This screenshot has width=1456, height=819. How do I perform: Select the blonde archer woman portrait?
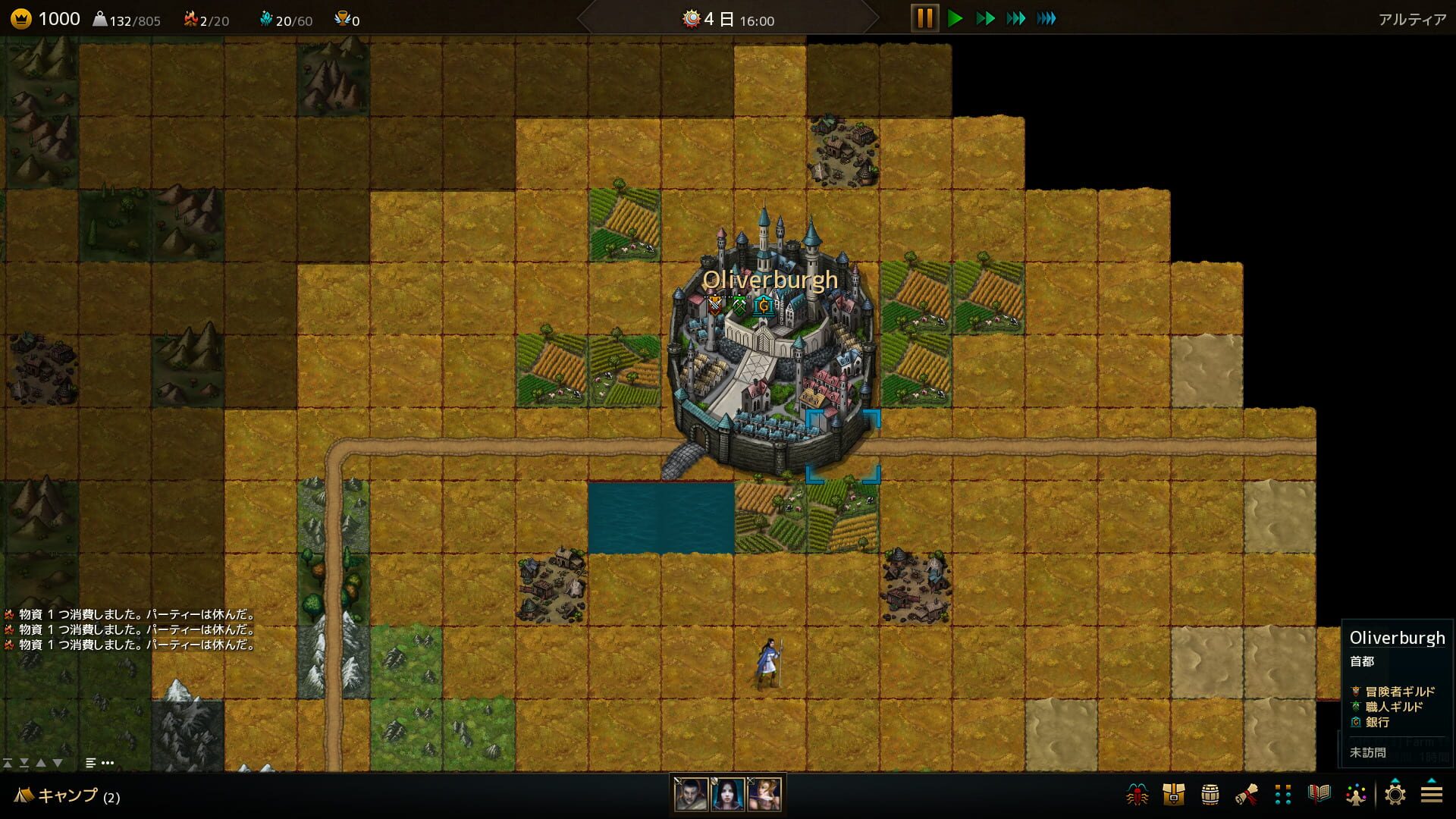[764, 794]
